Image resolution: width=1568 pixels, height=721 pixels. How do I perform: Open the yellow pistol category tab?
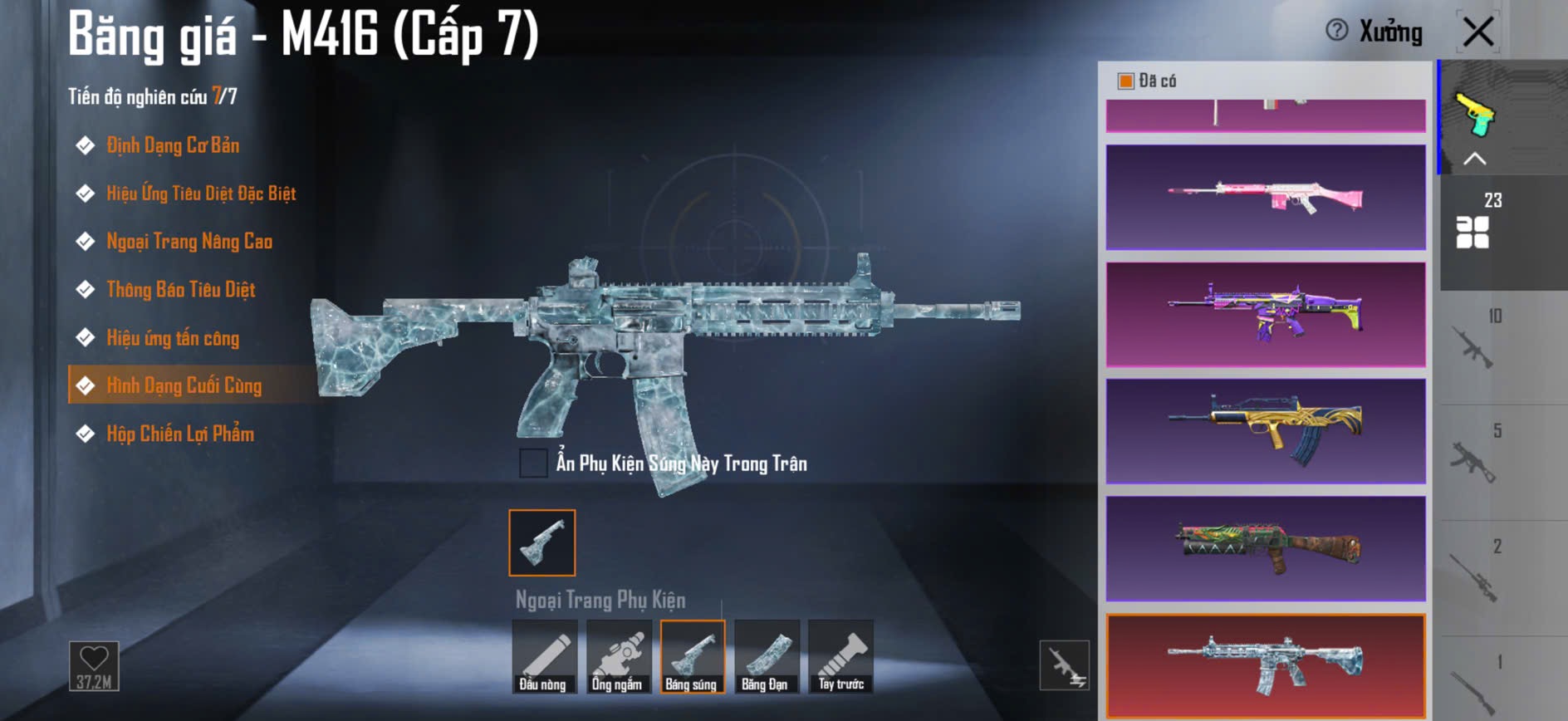click(1475, 115)
